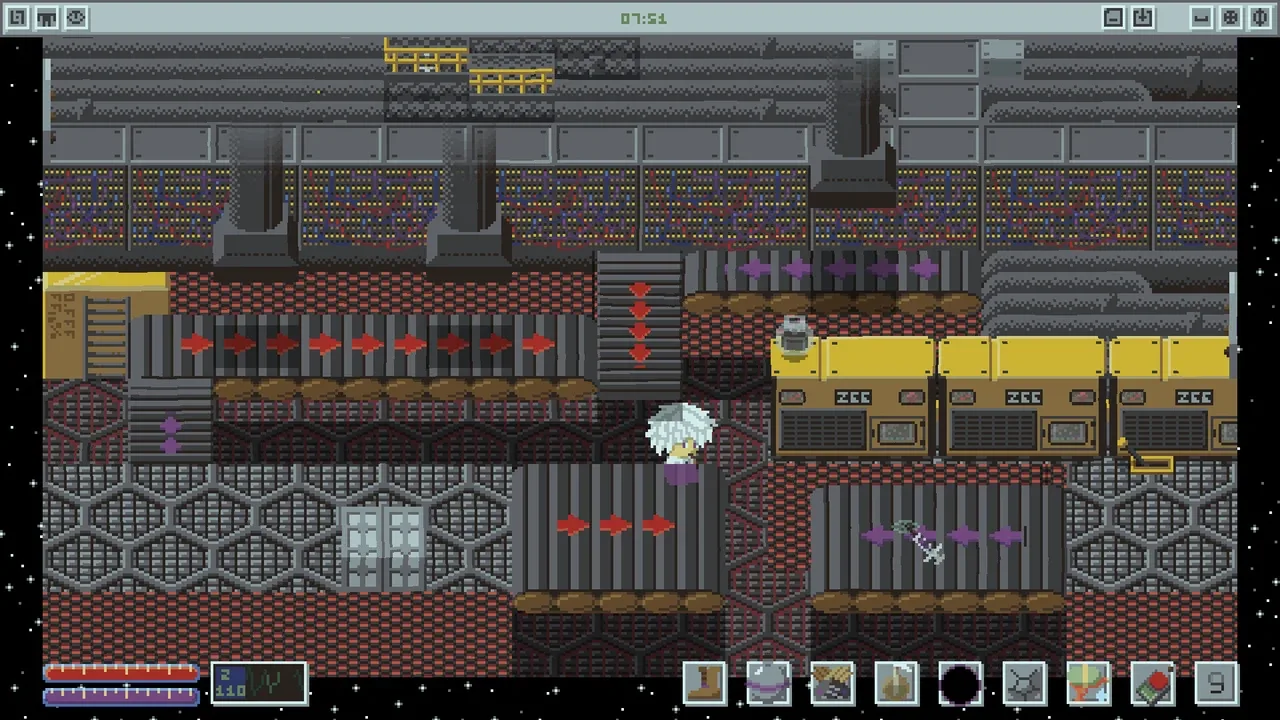This screenshot has height=720, width=1280.
Task: Click the circle-with-vertical-line window button
Action: [1261, 18]
